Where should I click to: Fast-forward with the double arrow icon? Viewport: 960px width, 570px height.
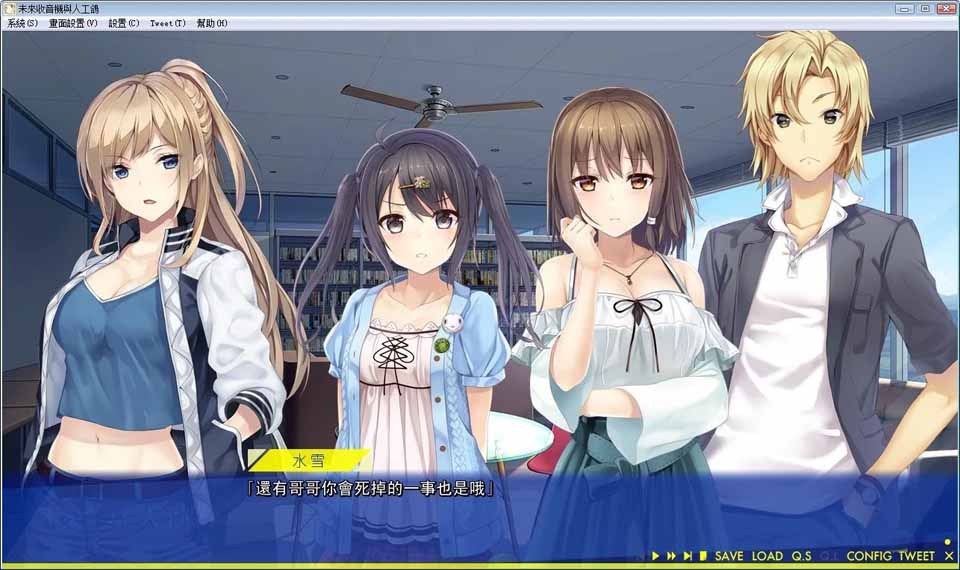[x=672, y=556]
